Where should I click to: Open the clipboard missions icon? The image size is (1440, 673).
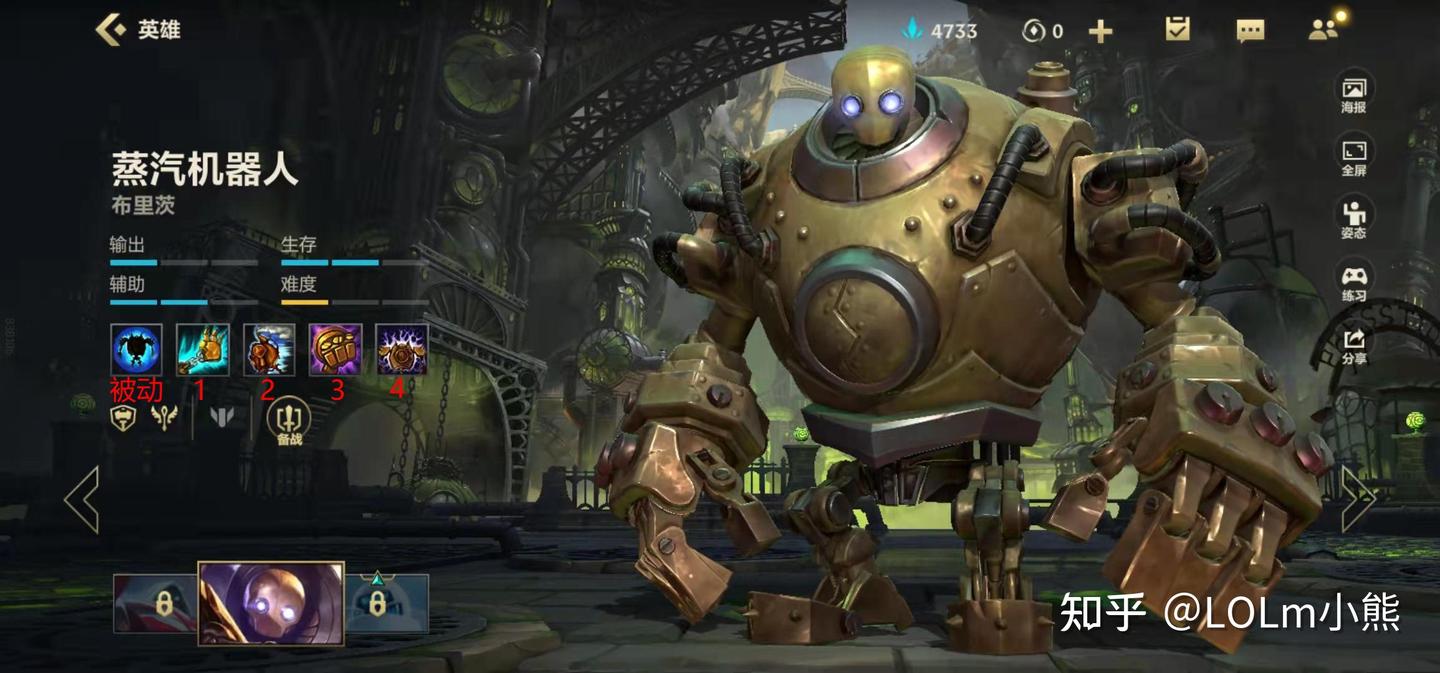click(1177, 30)
